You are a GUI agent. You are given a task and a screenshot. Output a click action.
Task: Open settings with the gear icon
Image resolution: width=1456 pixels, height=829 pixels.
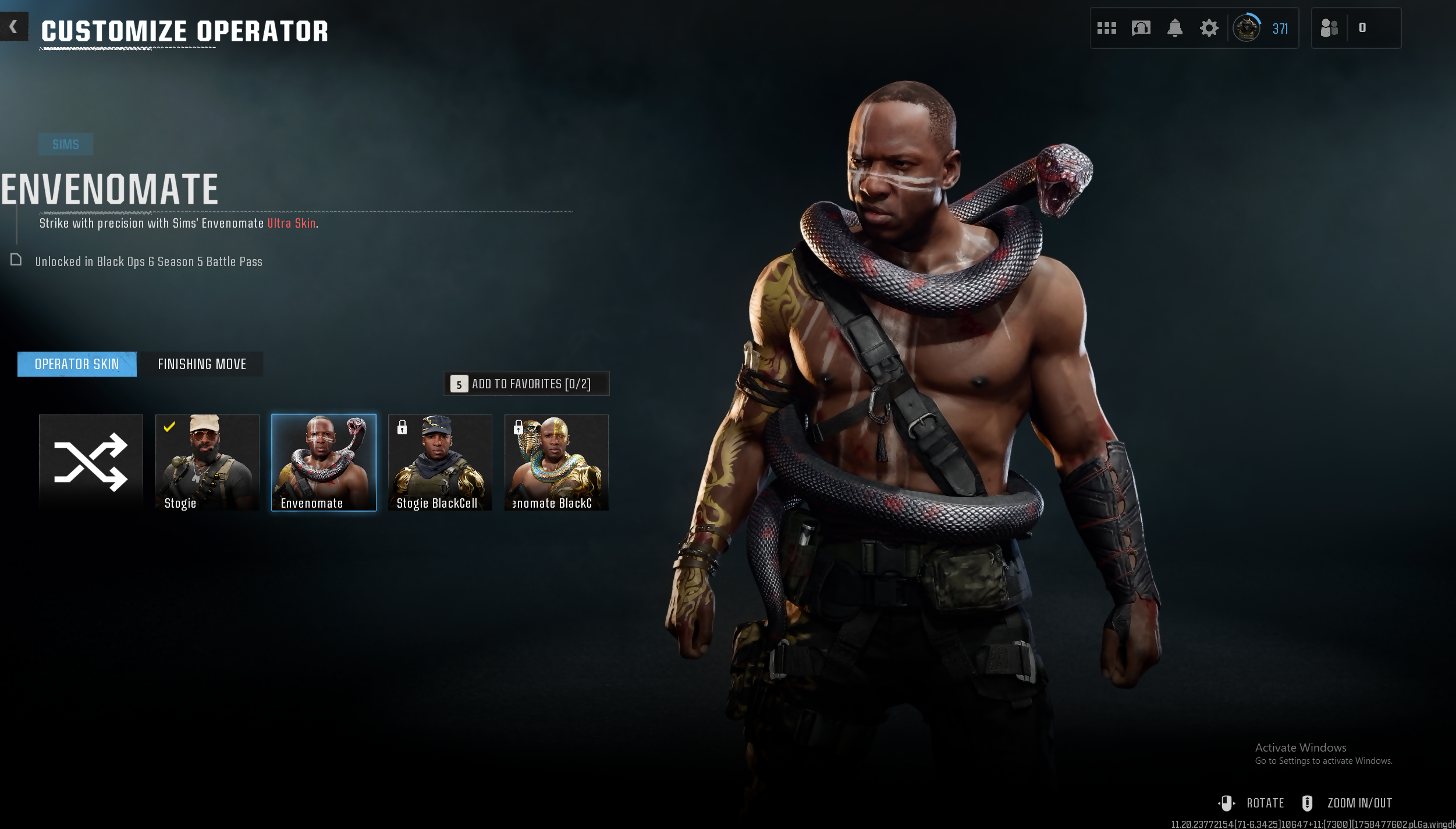pos(1209,28)
